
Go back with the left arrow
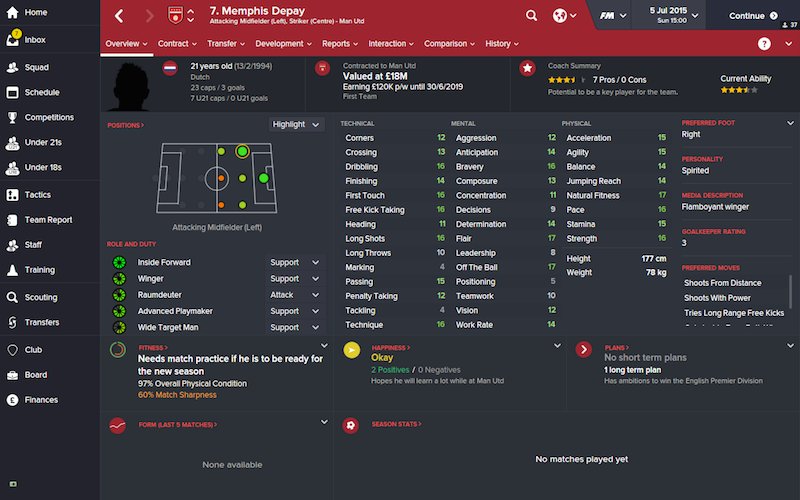(x=119, y=16)
